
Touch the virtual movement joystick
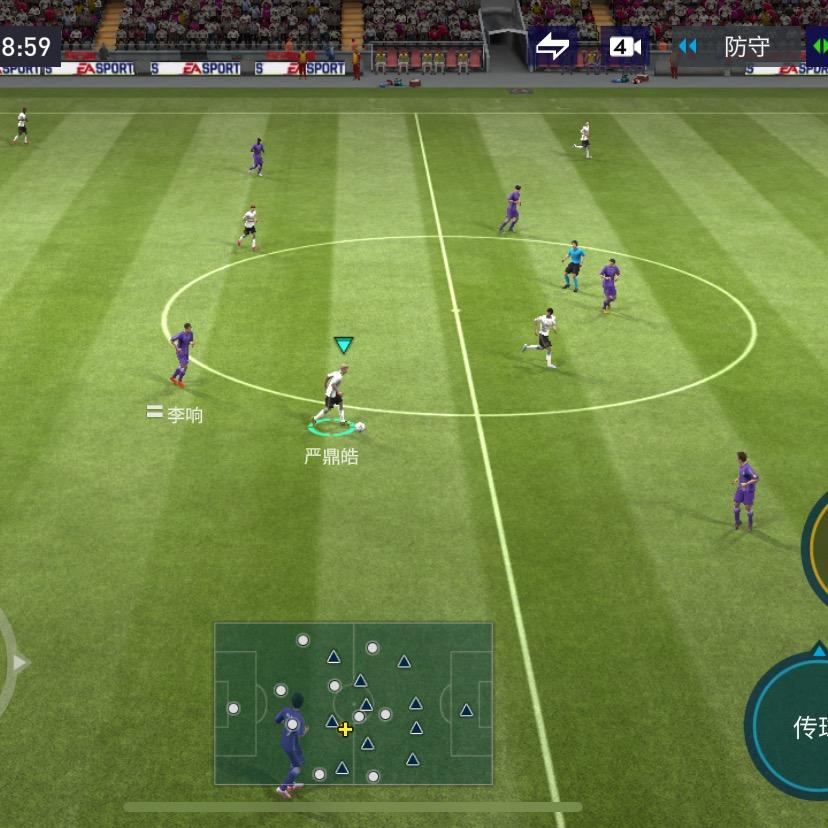[8, 662]
